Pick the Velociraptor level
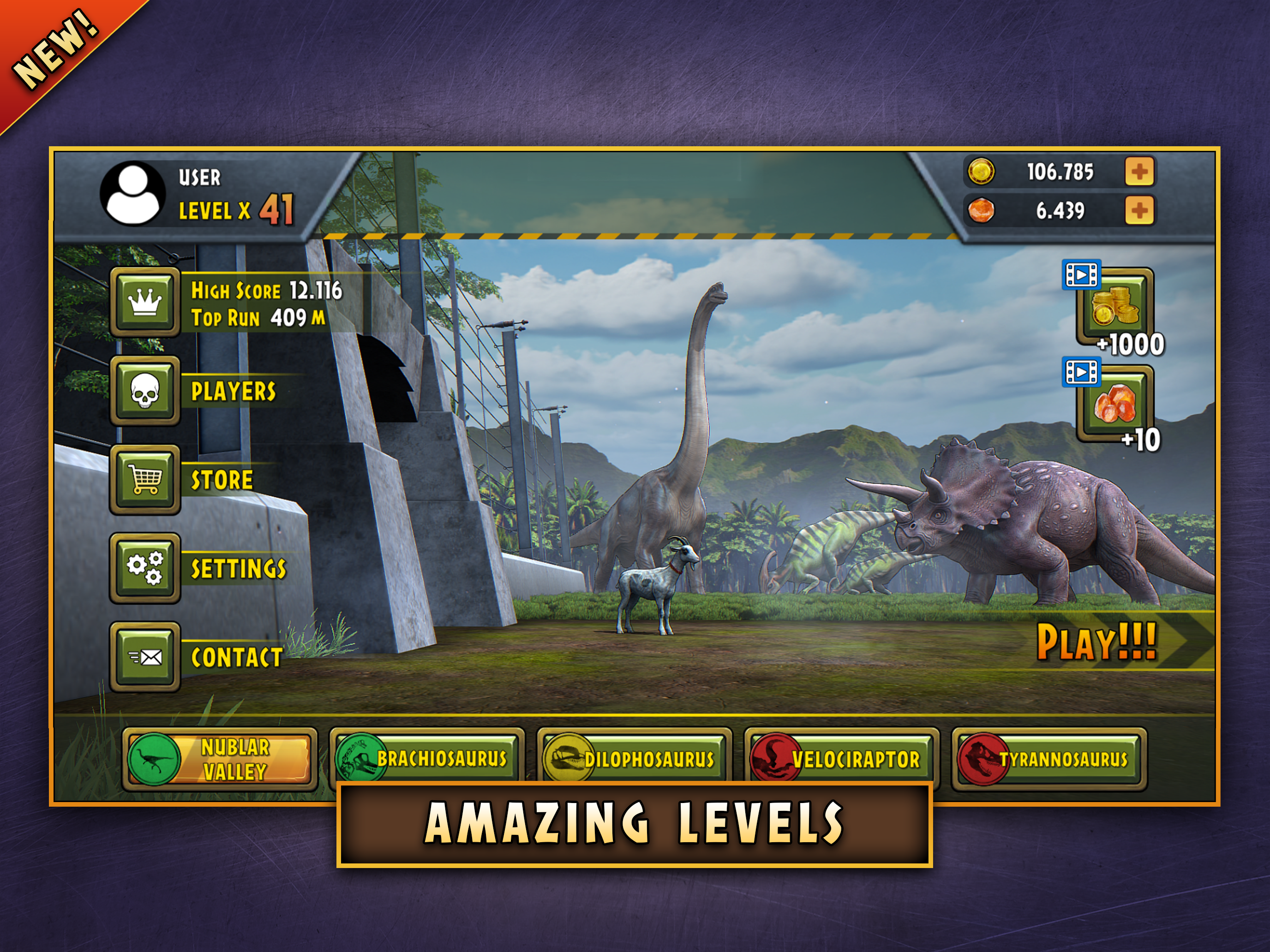The image size is (1270, 952). click(842, 759)
